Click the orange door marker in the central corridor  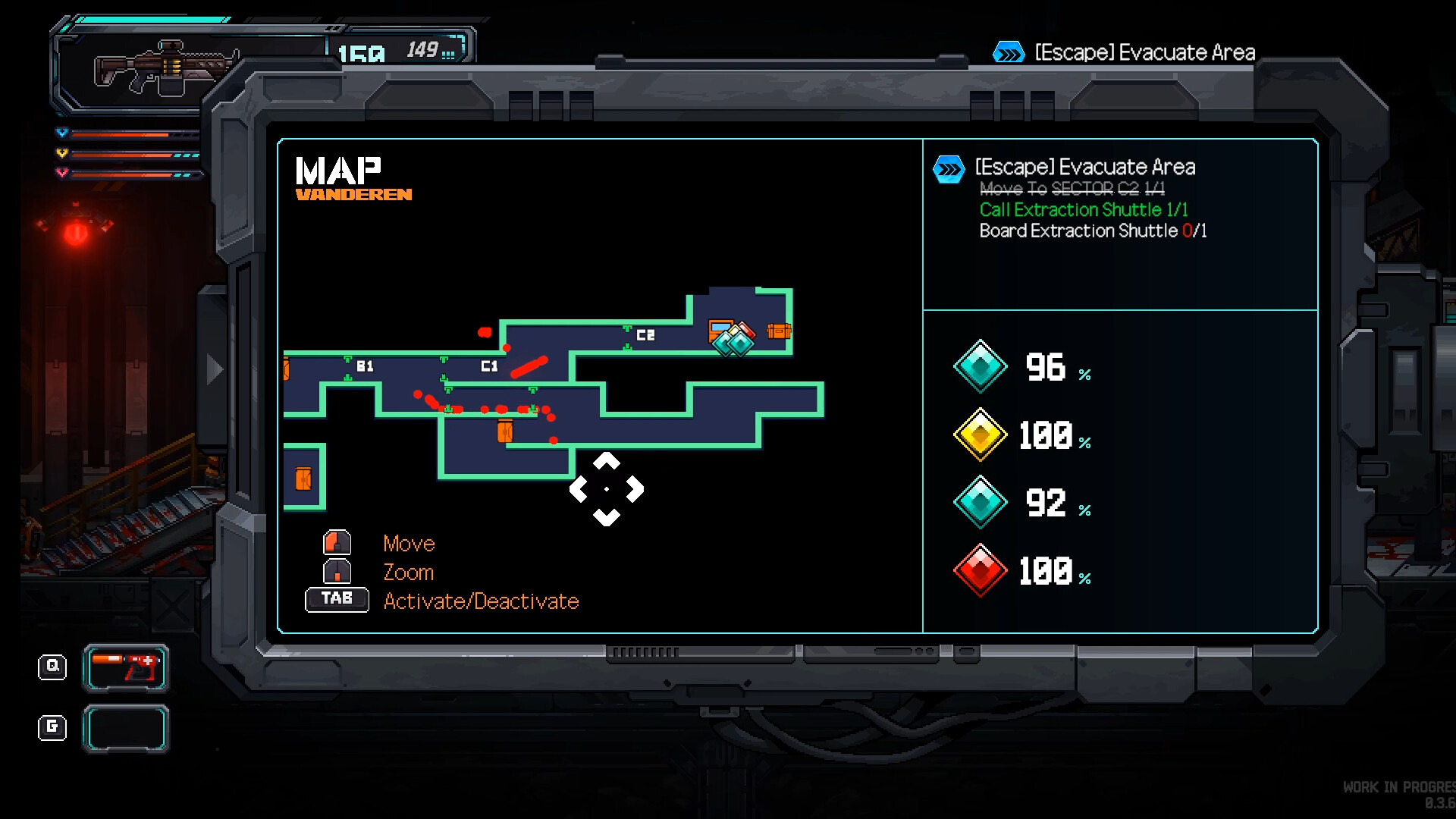(x=504, y=431)
